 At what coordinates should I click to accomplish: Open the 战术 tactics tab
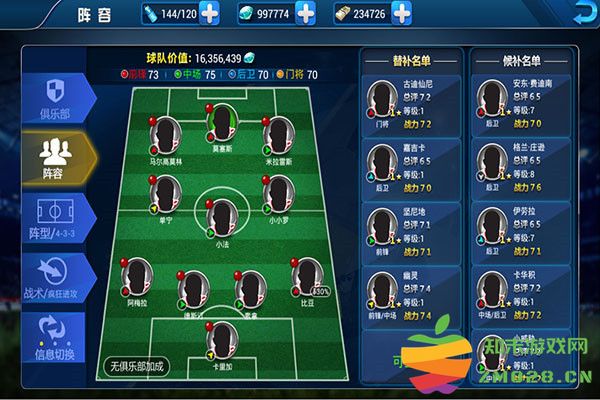click(x=50, y=277)
